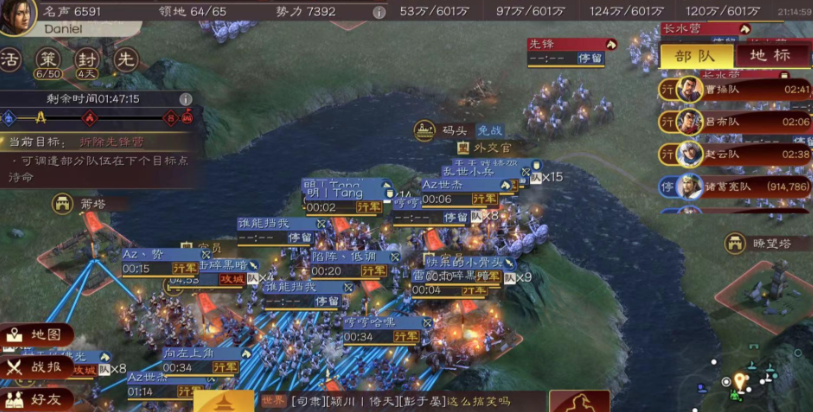Open the 战报 battle reports

point(40,368)
